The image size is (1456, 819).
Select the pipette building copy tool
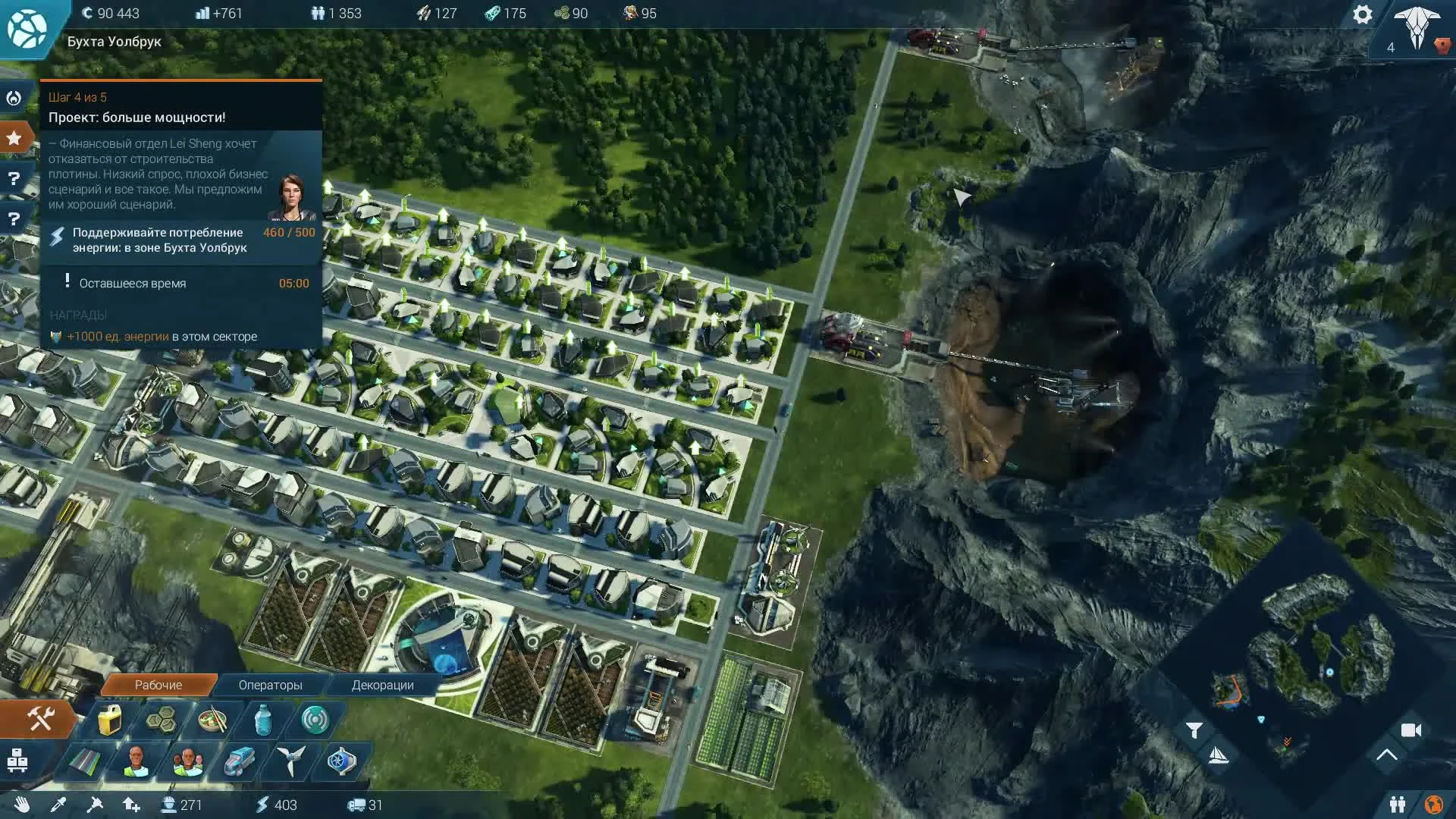coord(59,805)
